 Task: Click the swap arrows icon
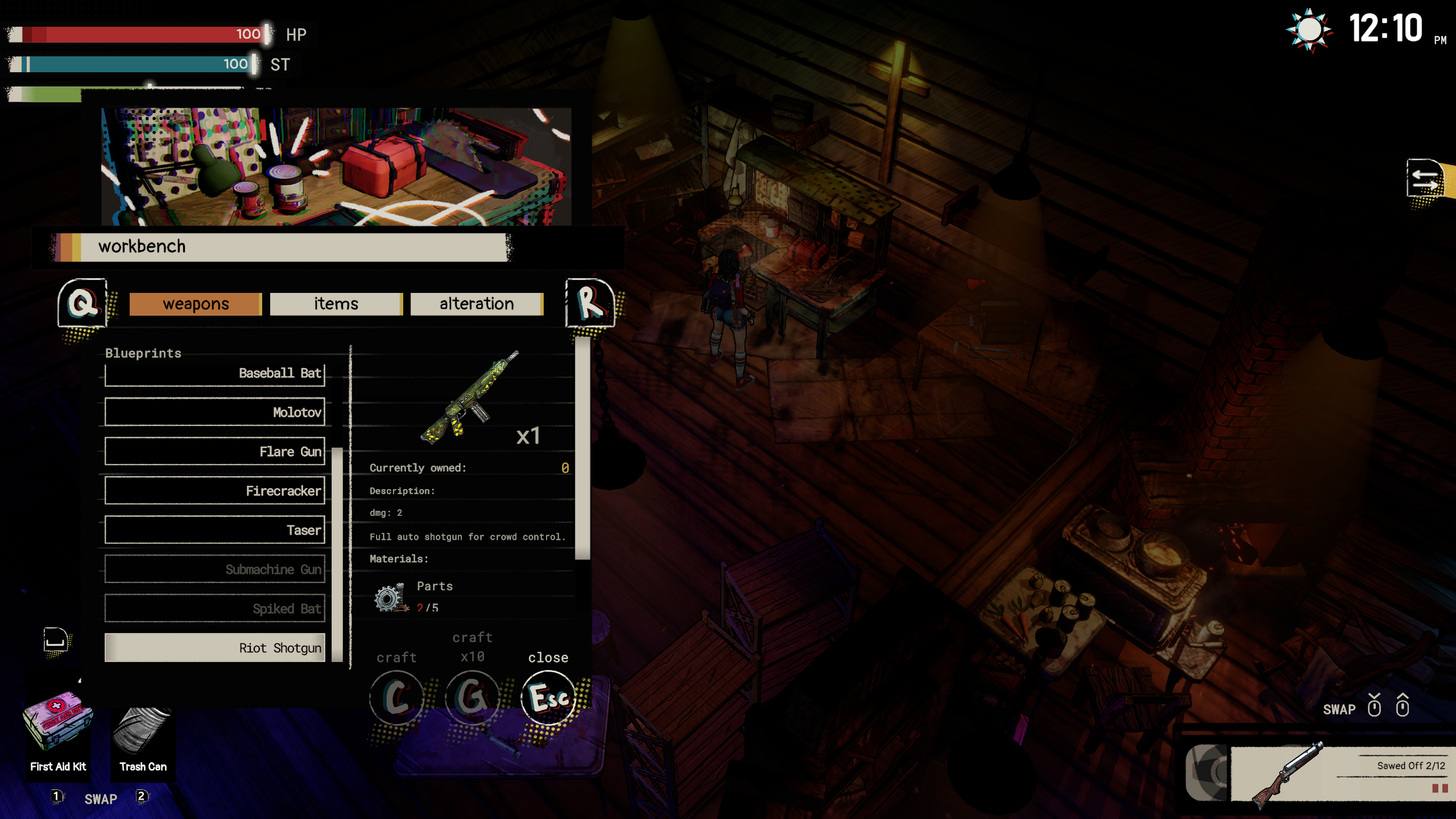click(1425, 180)
